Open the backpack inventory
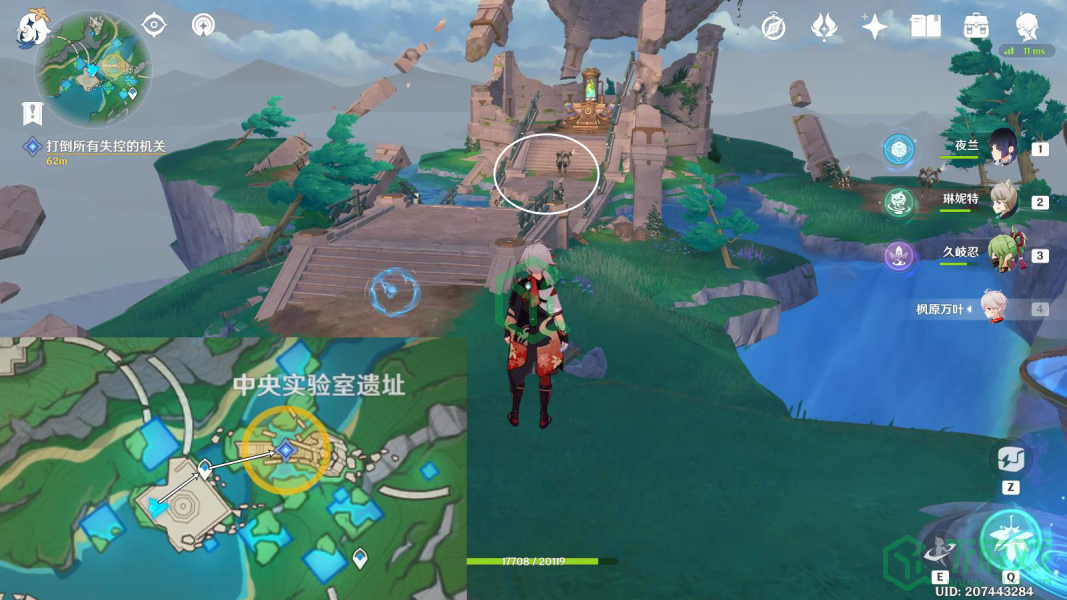The width and height of the screenshot is (1067, 600). 976,27
